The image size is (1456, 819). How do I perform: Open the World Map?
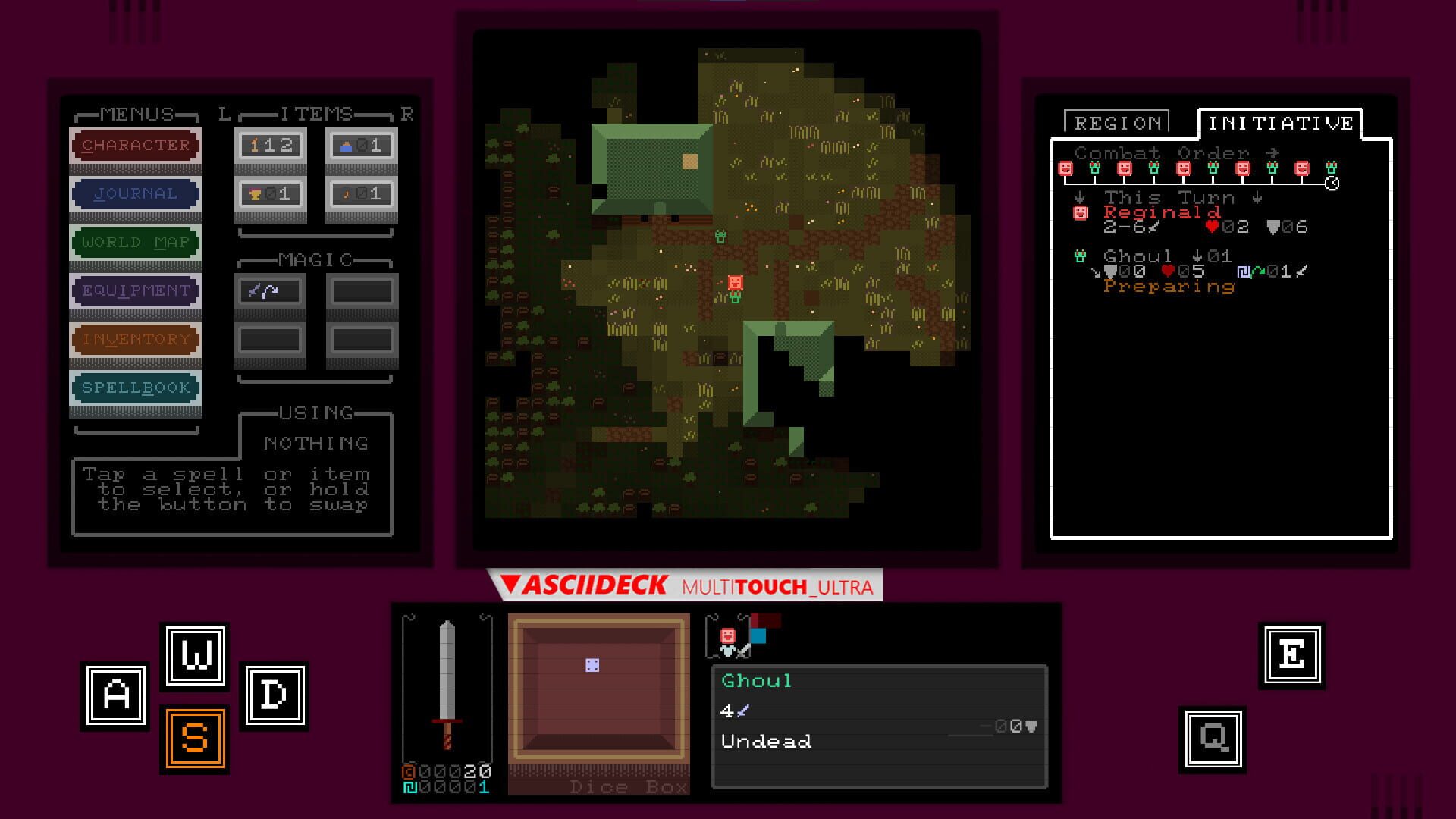pos(135,243)
